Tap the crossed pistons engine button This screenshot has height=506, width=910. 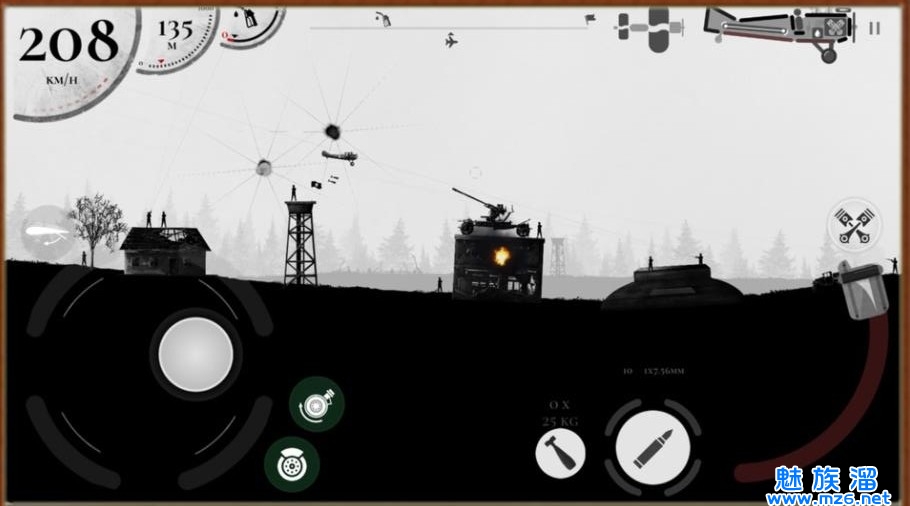855,227
